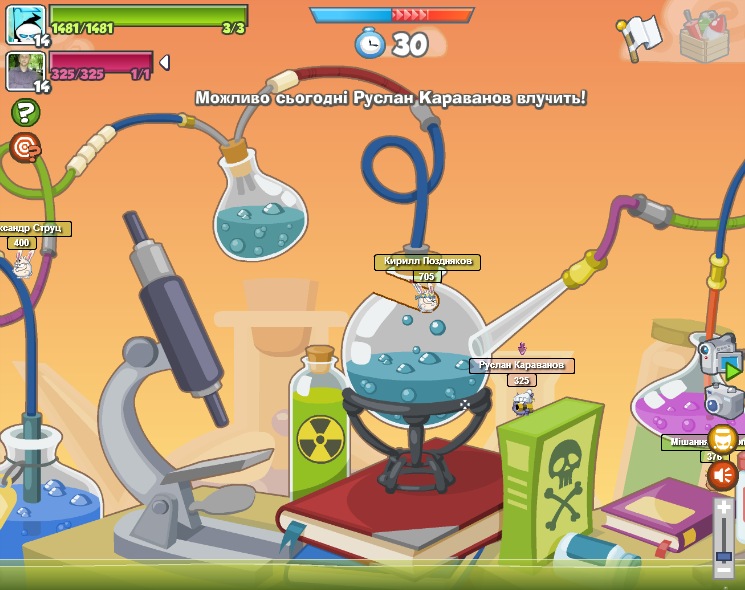This screenshot has height=590, width=745.
Task: Toggle sound with the speaker button
Action: point(722,475)
